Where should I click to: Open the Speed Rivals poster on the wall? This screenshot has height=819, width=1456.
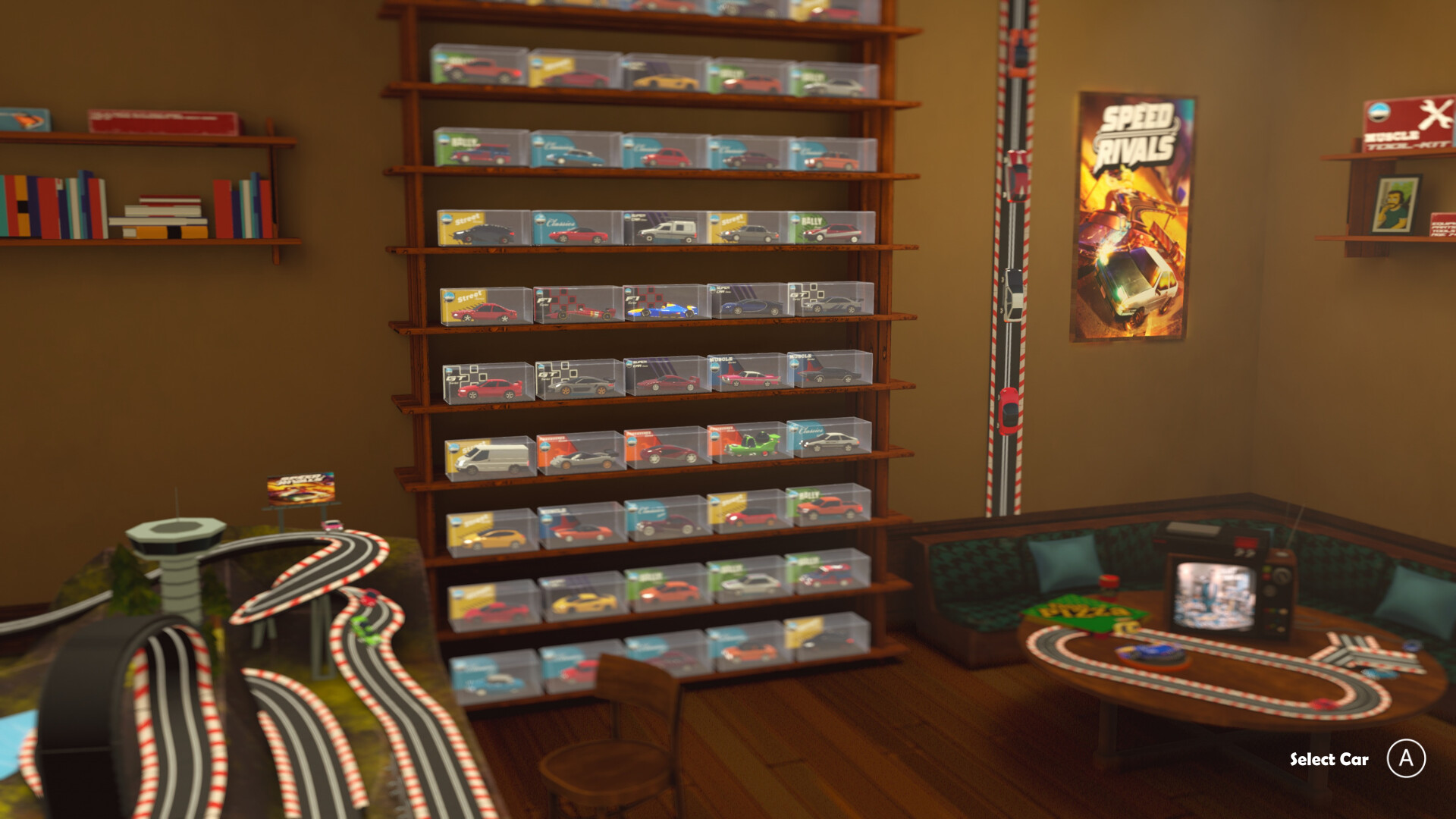tap(1130, 212)
